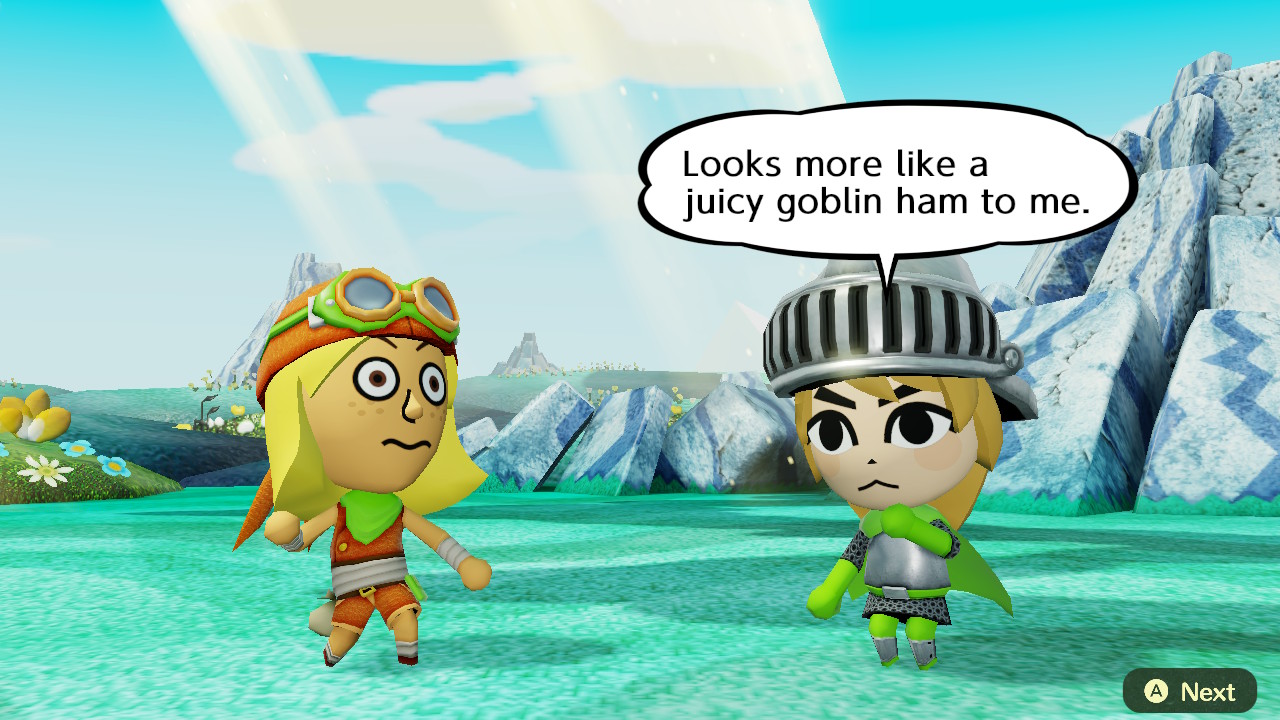Advance dialogue with the Next button
The height and width of the screenshot is (720, 1280).
tap(1189, 691)
